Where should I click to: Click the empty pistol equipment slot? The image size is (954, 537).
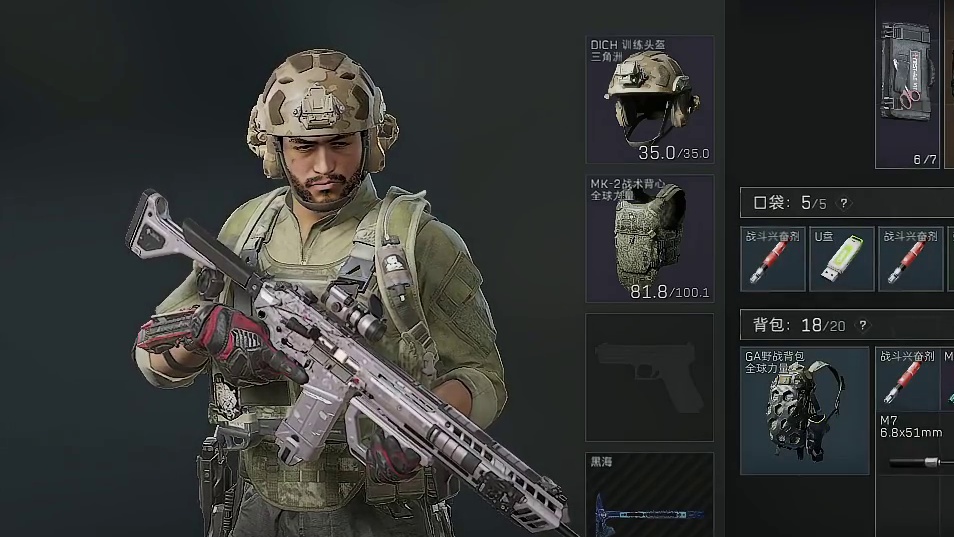click(650, 377)
